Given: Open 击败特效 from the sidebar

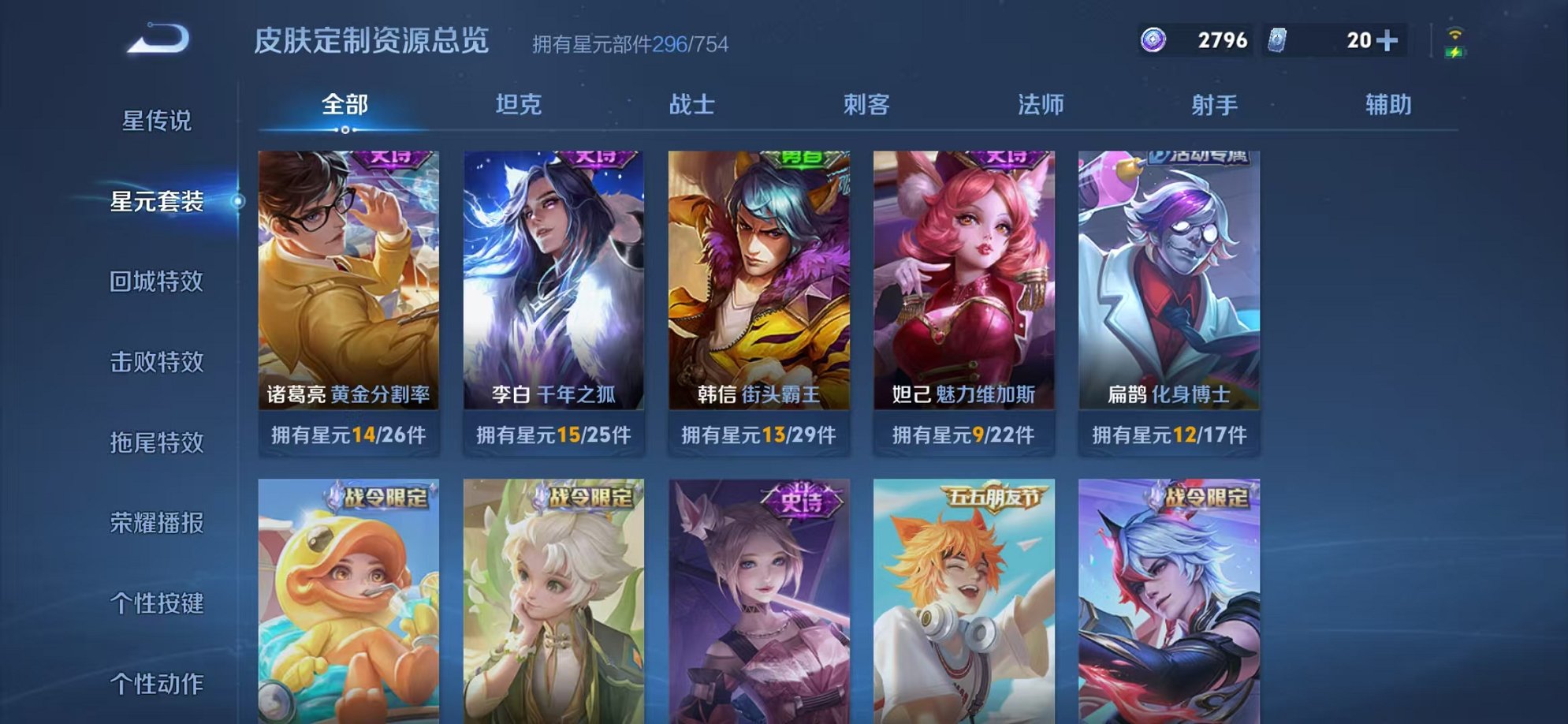Looking at the screenshot, I should pyautogui.click(x=156, y=362).
